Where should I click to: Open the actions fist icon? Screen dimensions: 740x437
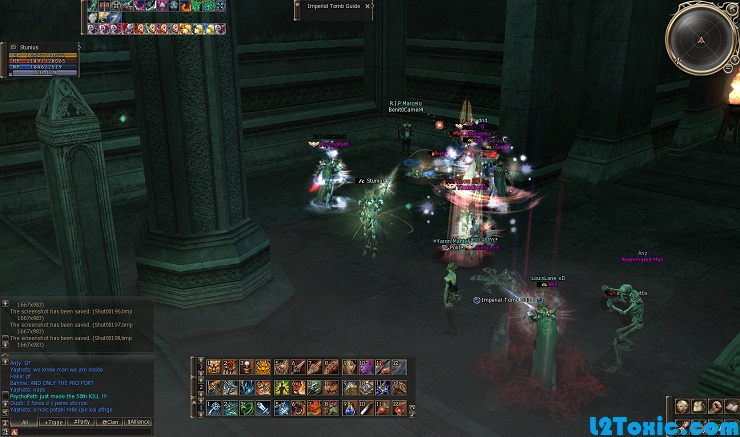pyautogui.click(x=716, y=406)
